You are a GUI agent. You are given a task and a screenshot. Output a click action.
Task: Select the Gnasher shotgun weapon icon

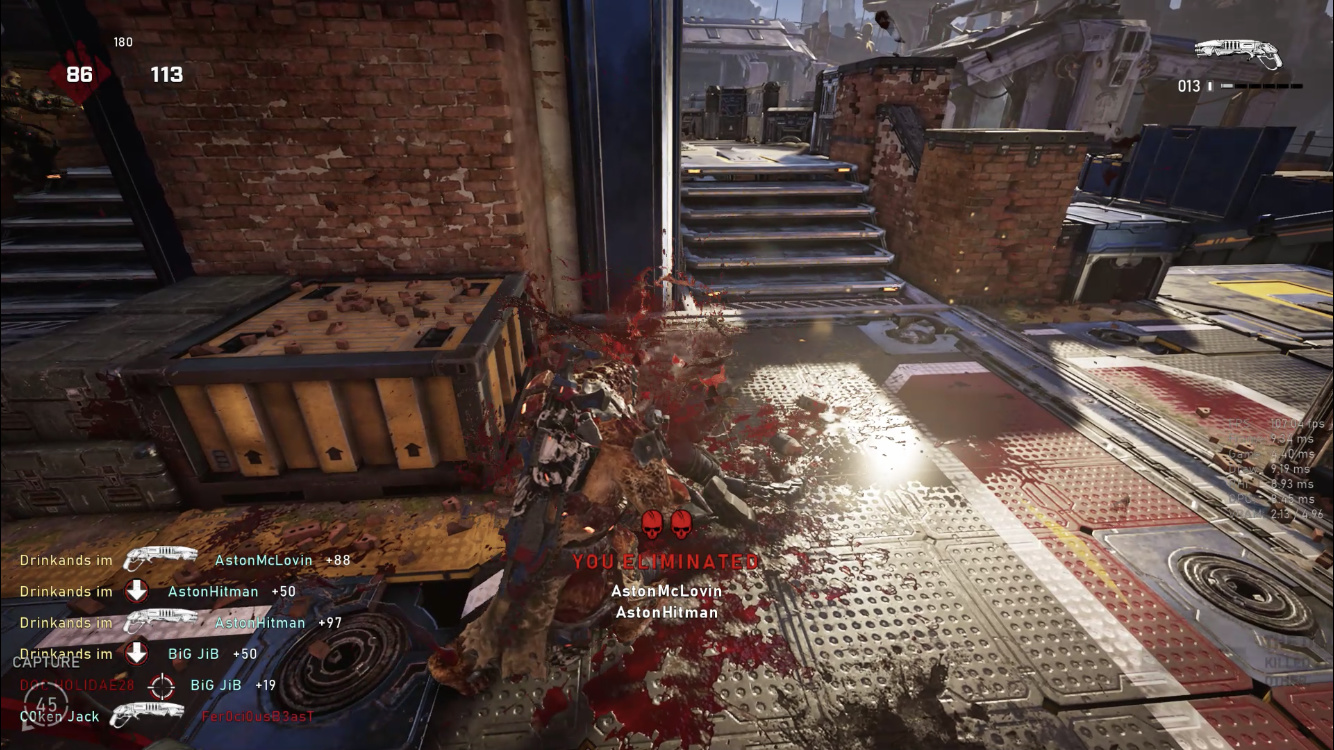click(x=1238, y=54)
